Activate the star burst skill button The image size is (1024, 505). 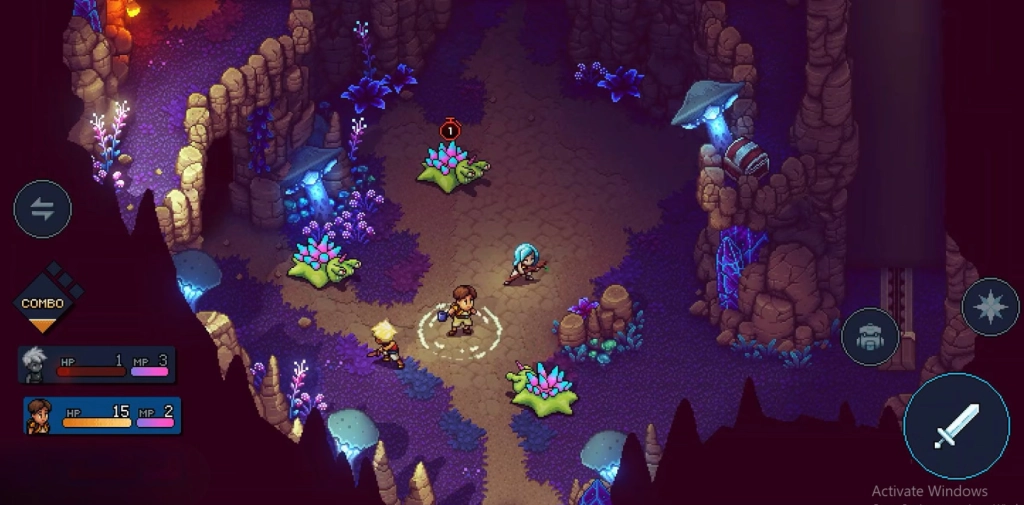coord(990,307)
